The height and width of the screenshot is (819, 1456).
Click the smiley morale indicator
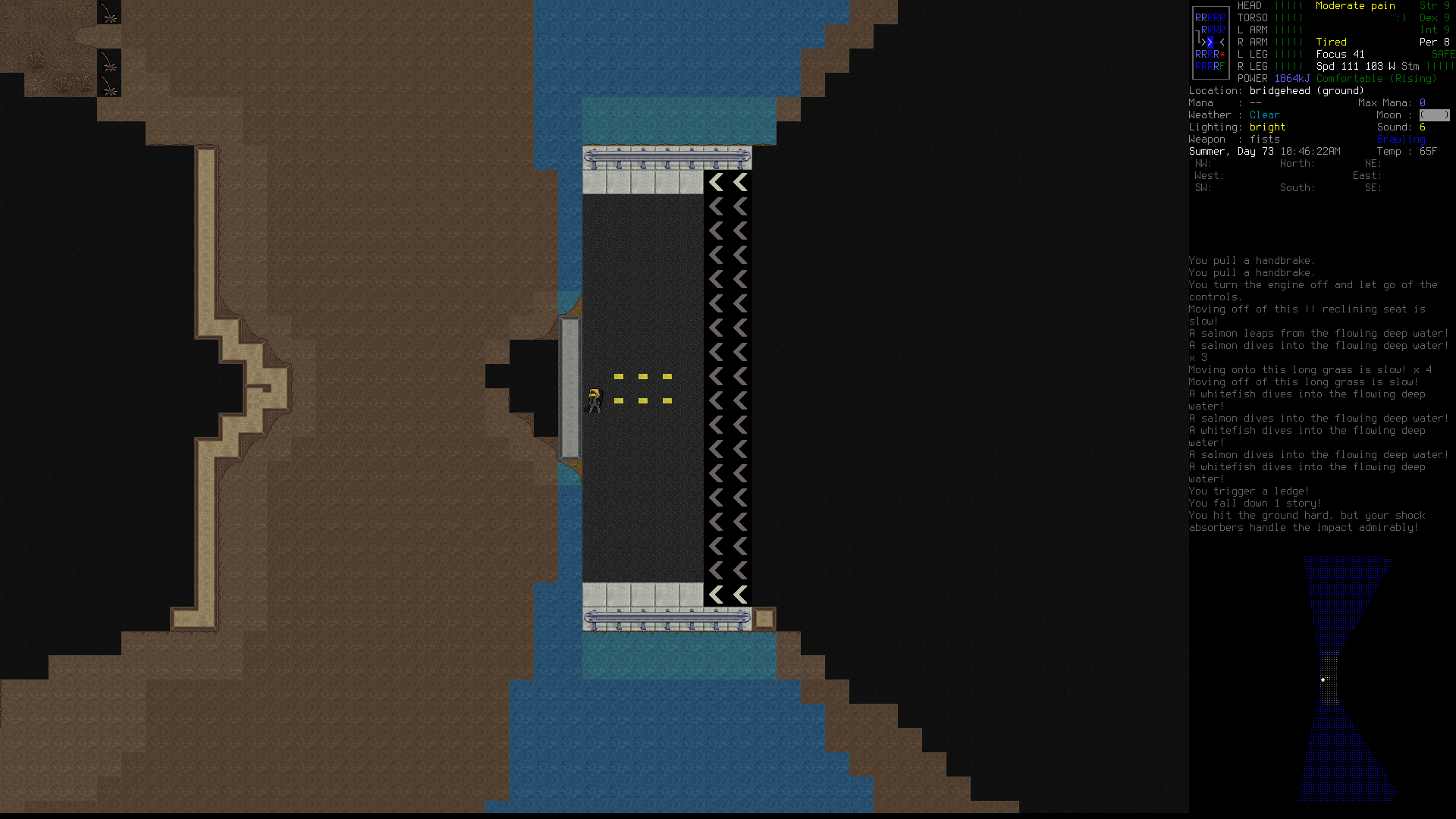1401,17
